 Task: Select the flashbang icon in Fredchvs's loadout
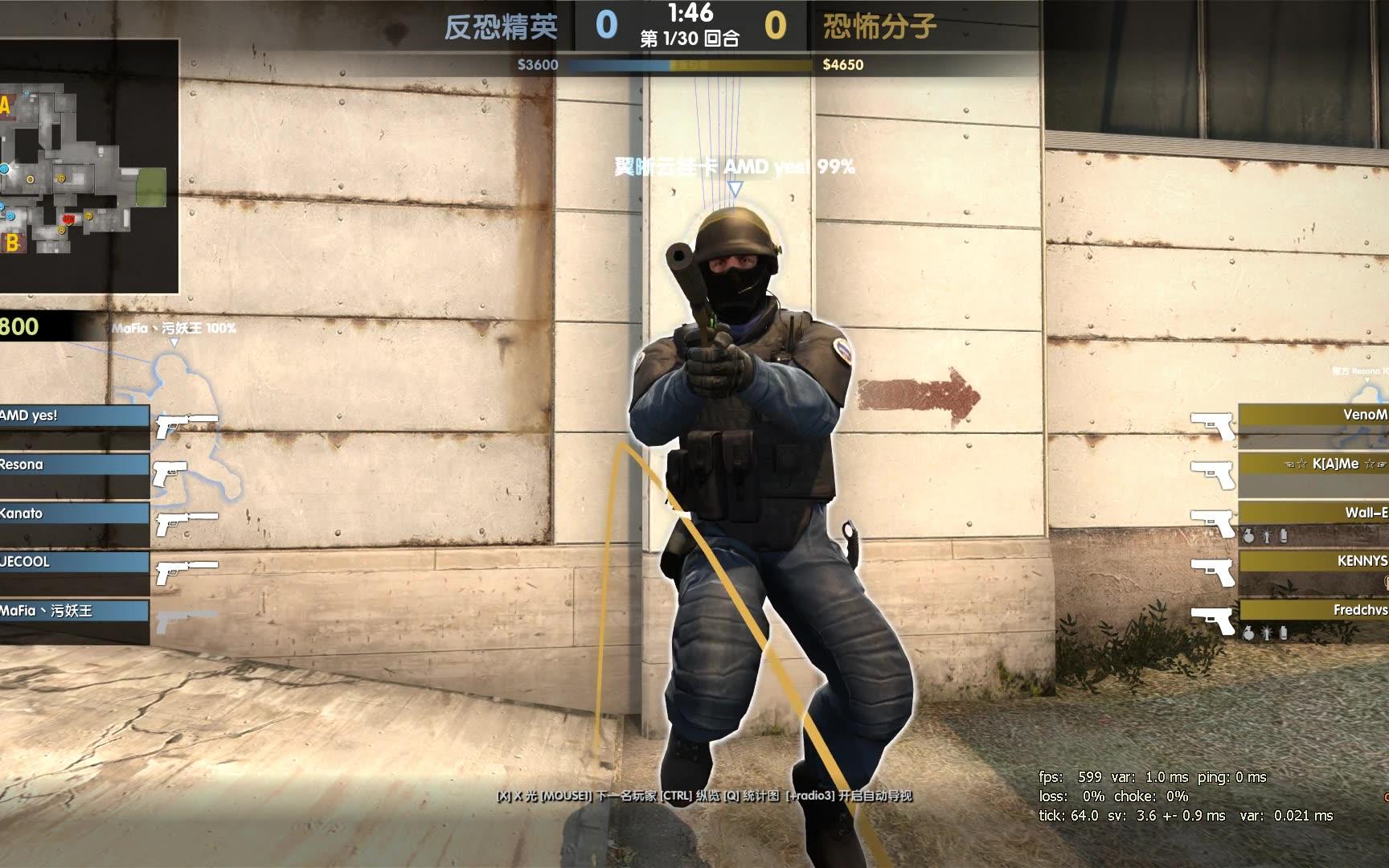coord(1266,634)
